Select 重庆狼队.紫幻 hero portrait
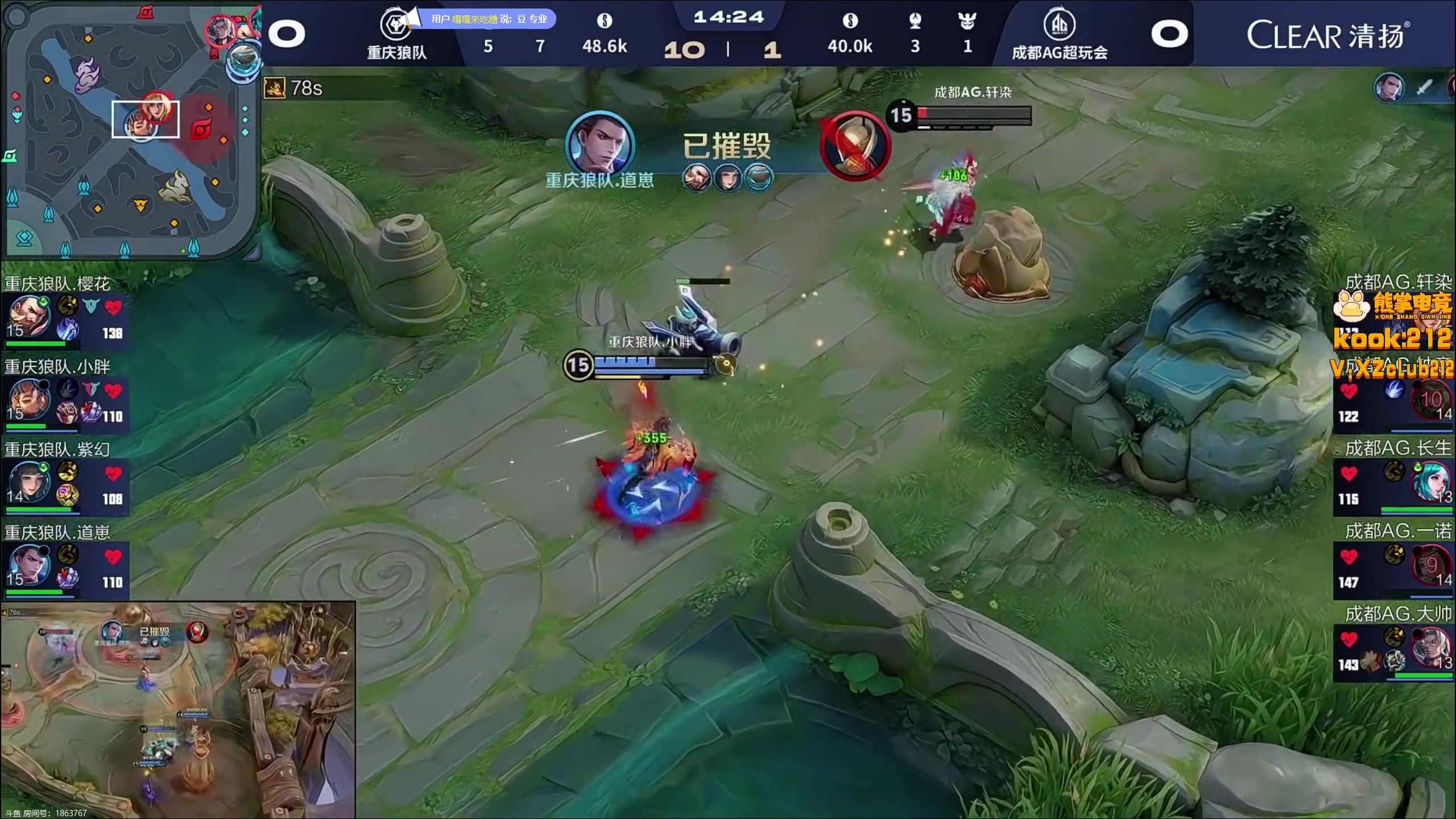 (x=28, y=481)
